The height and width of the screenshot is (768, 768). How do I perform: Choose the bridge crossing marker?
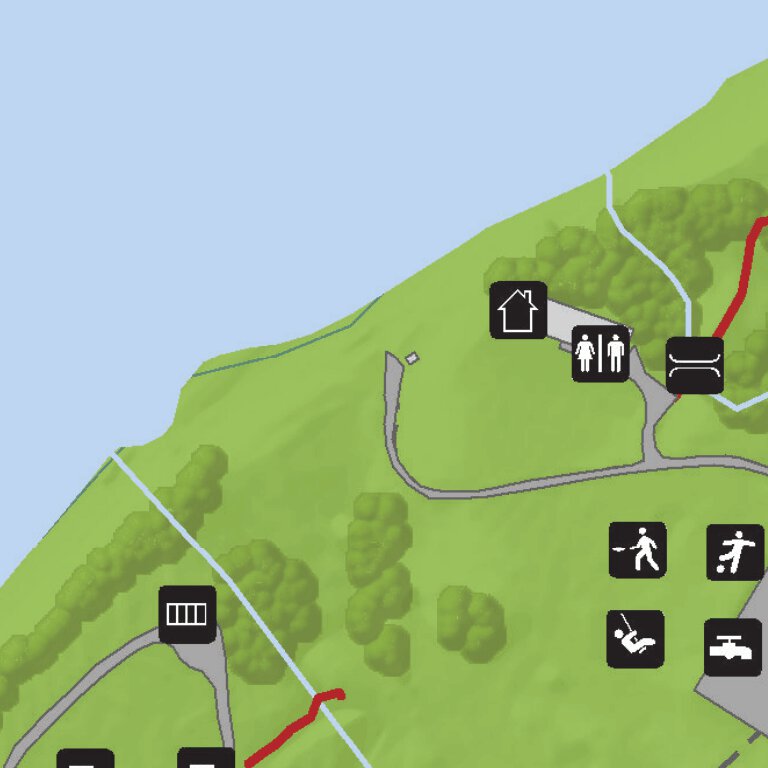(x=695, y=365)
